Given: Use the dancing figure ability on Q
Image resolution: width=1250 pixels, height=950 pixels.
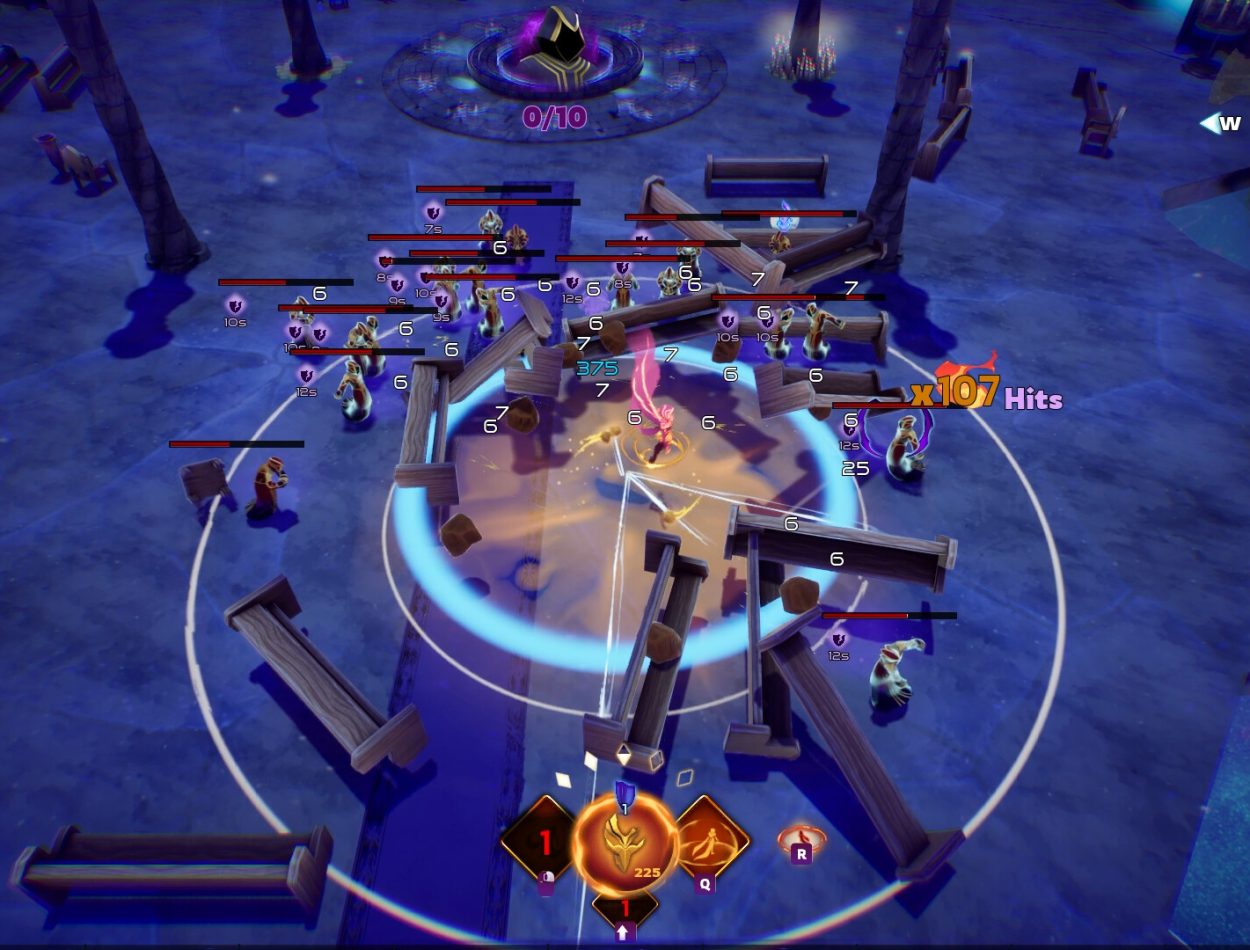Looking at the screenshot, I should (711, 838).
